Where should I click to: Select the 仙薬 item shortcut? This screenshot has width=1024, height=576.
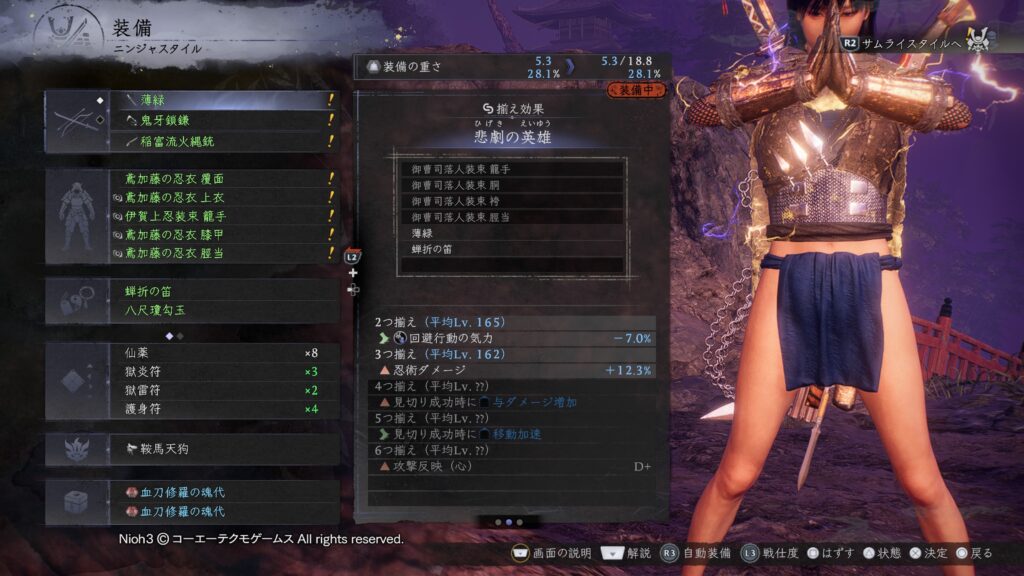coord(220,353)
